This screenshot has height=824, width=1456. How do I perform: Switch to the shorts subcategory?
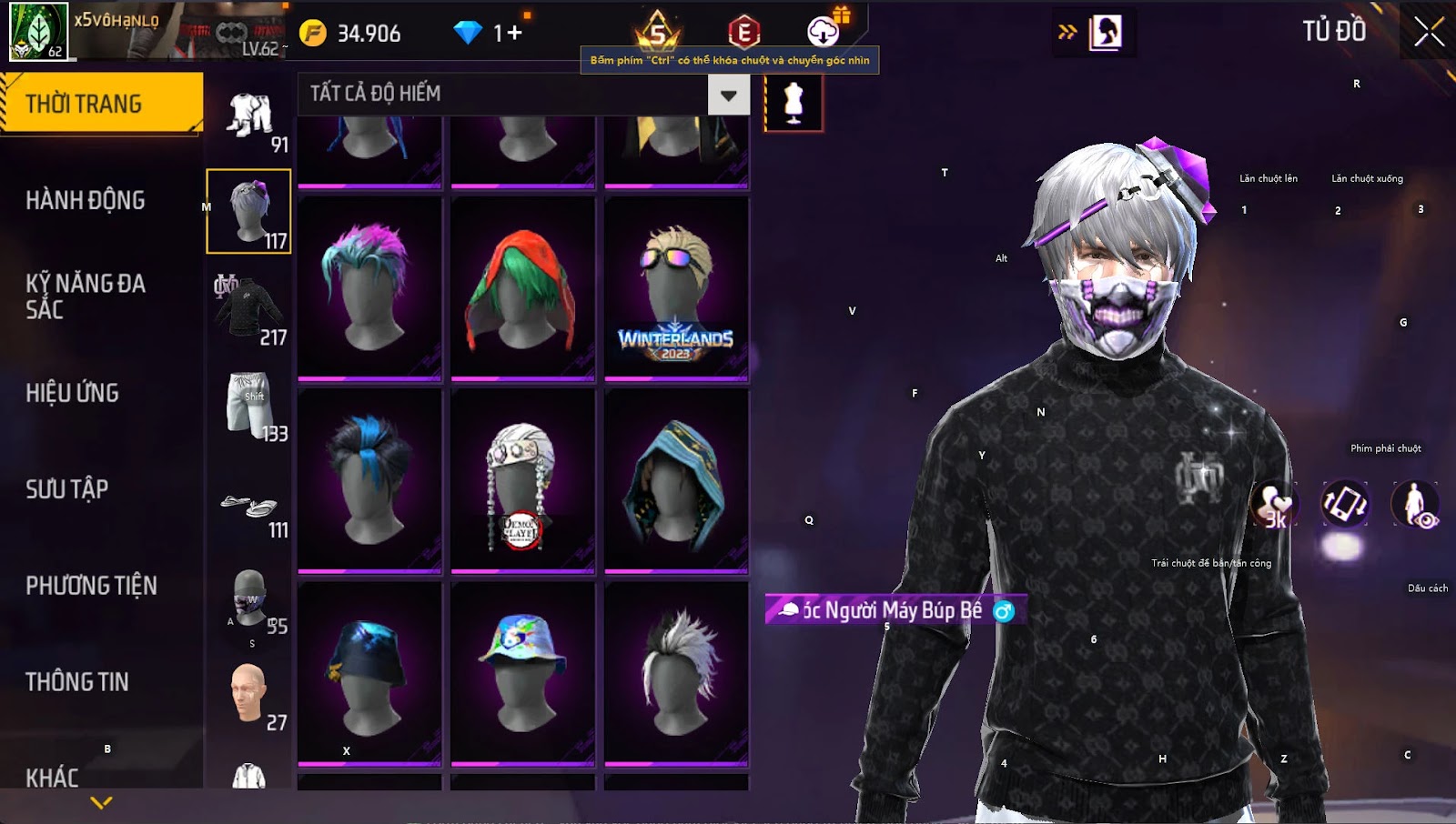point(249,406)
